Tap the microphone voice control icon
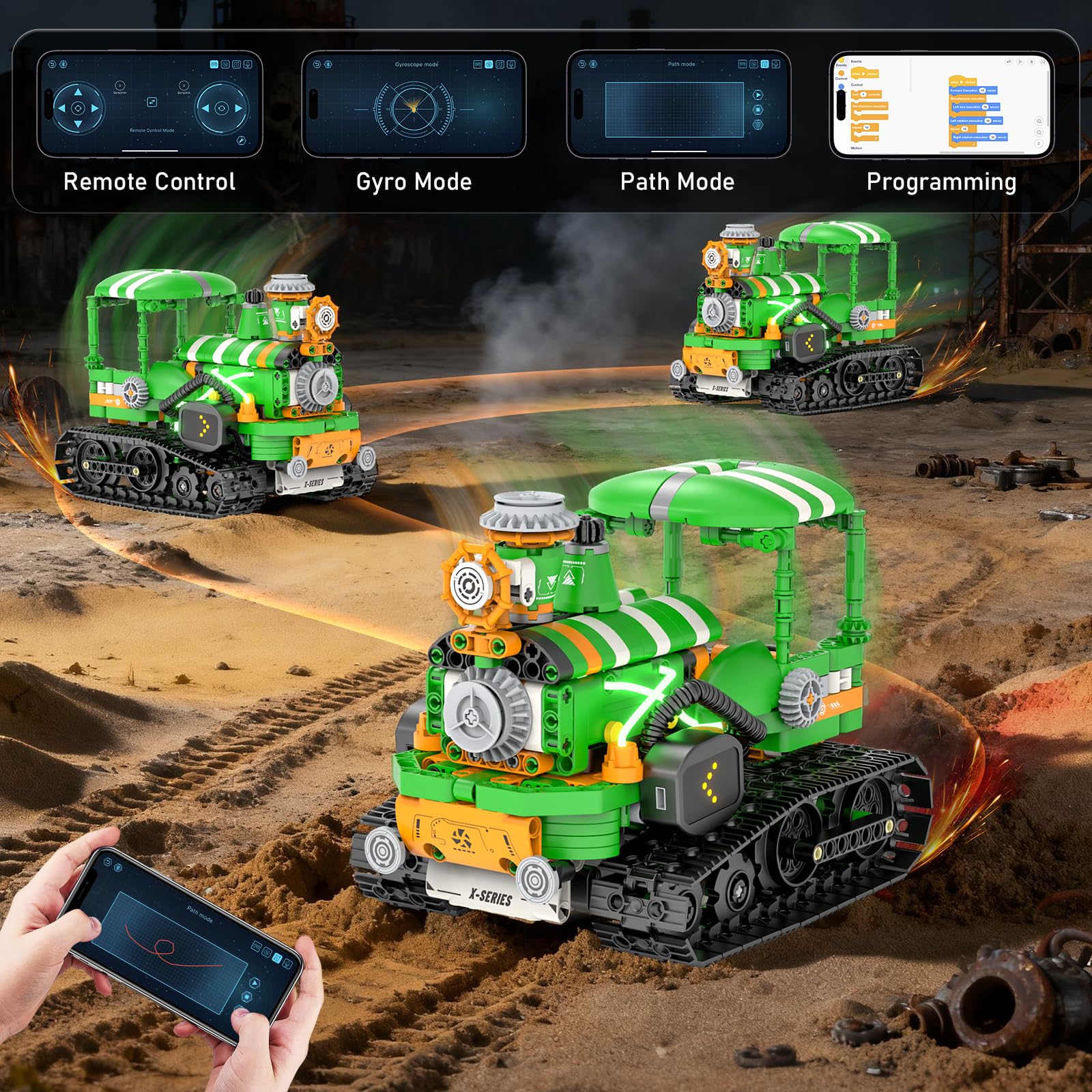The height and width of the screenshot is (1092, 1092). [x=249, y=64]
